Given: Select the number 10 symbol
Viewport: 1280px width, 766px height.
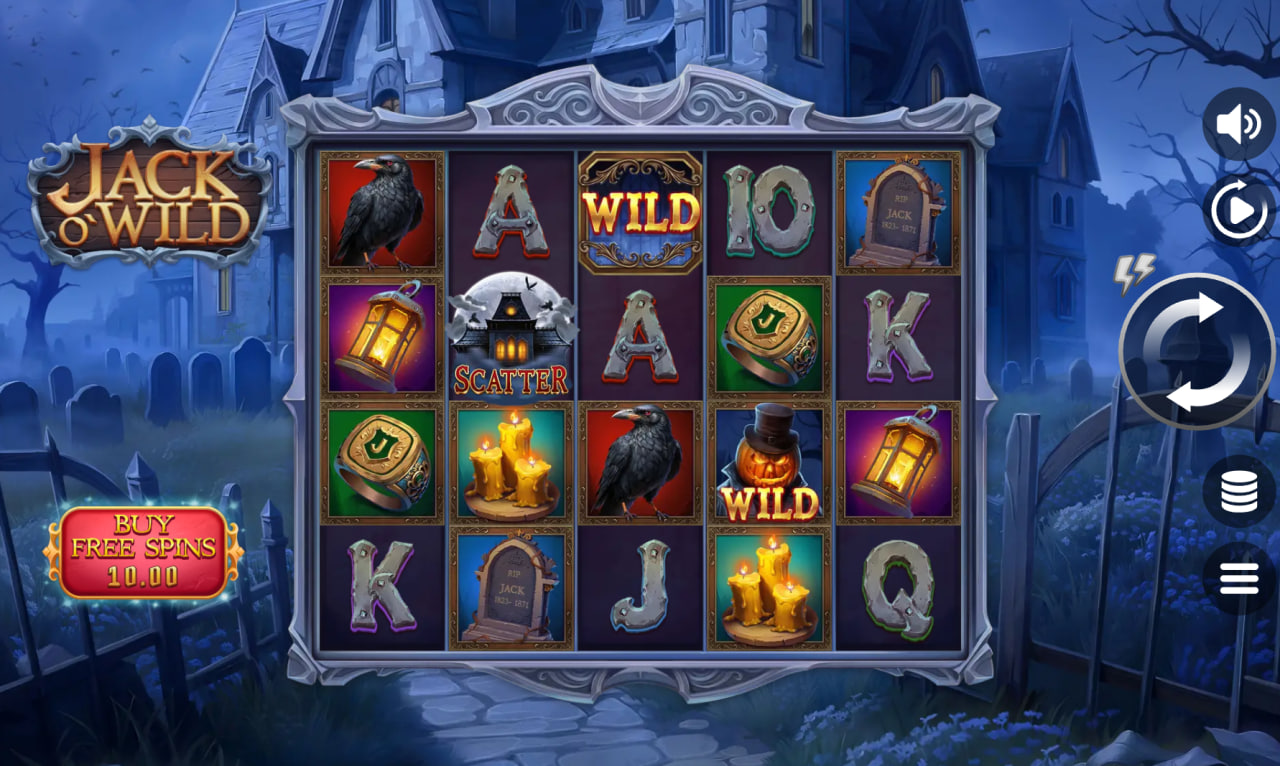Looking at the screenshot, I should click(768, 210).
